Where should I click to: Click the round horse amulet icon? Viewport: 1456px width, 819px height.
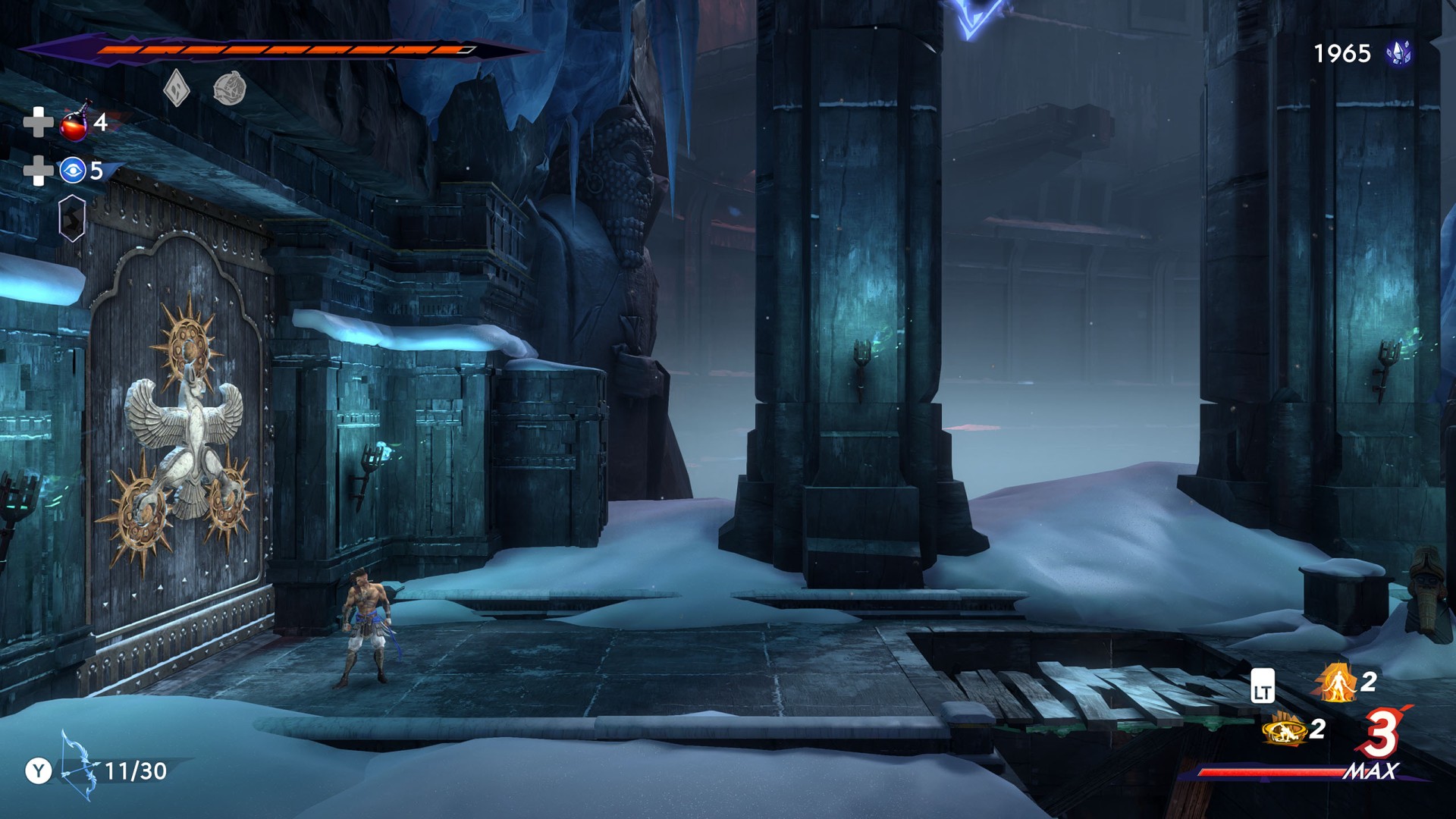pyautogui.click(x=229, y=88)
